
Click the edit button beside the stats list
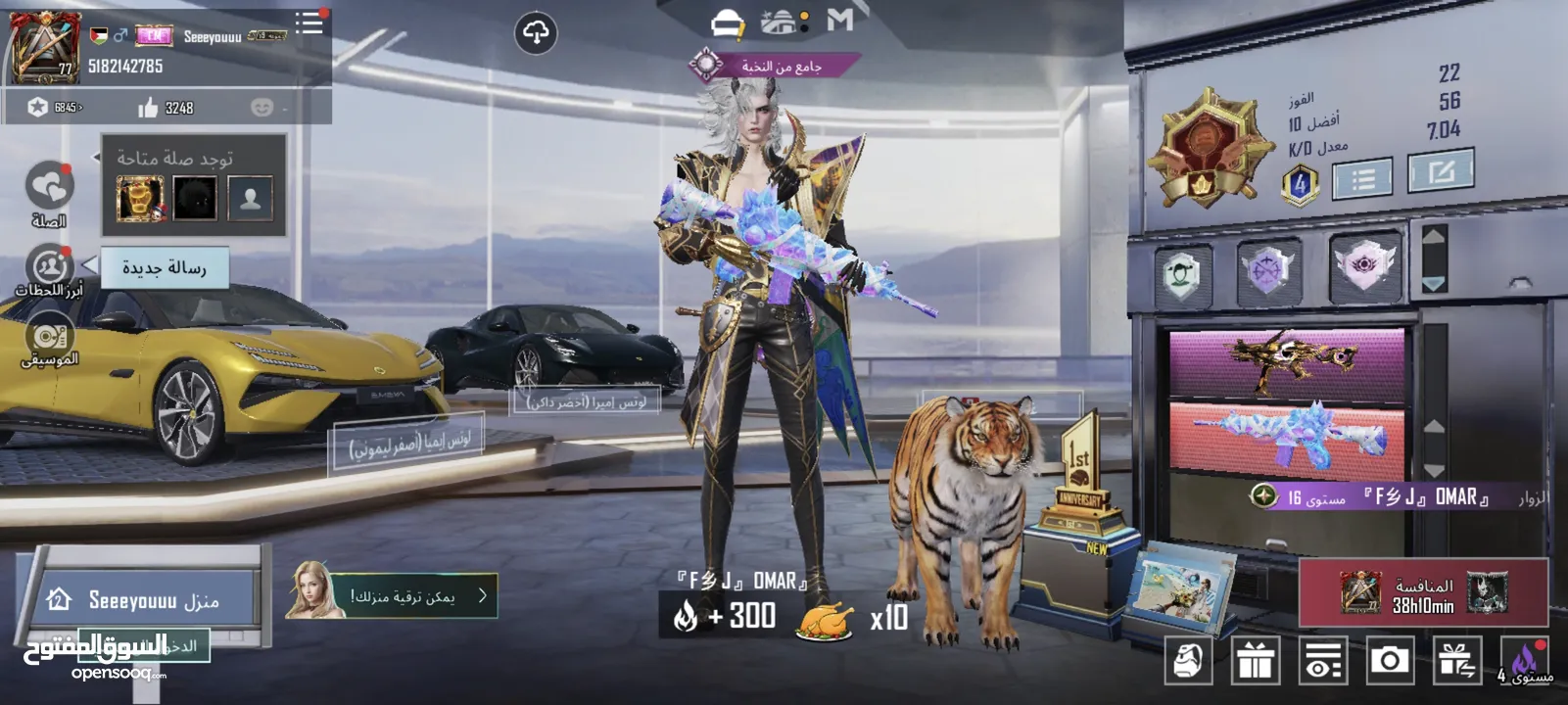[x=1440, y=173]
